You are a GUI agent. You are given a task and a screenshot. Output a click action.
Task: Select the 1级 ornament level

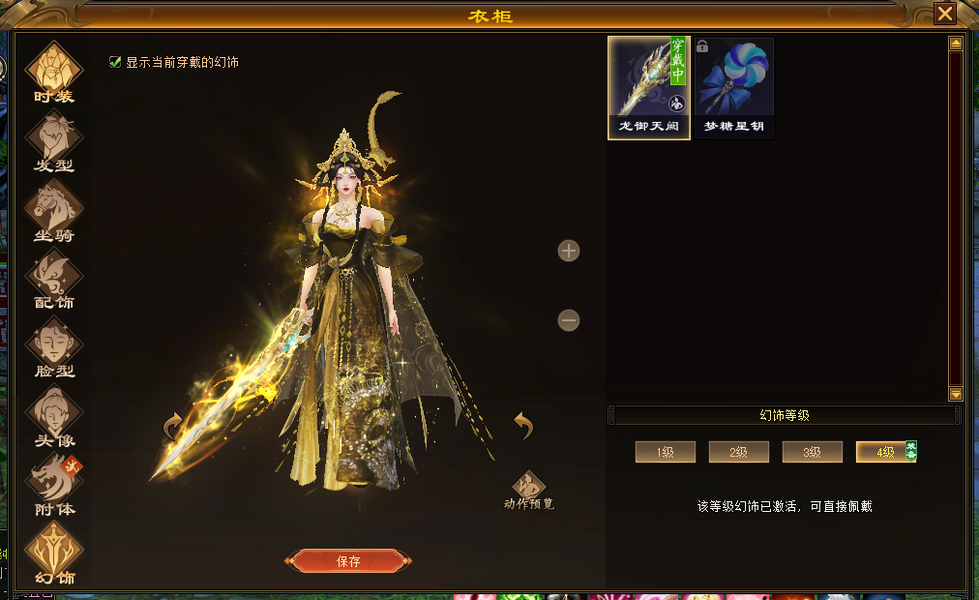click(665, 452)
